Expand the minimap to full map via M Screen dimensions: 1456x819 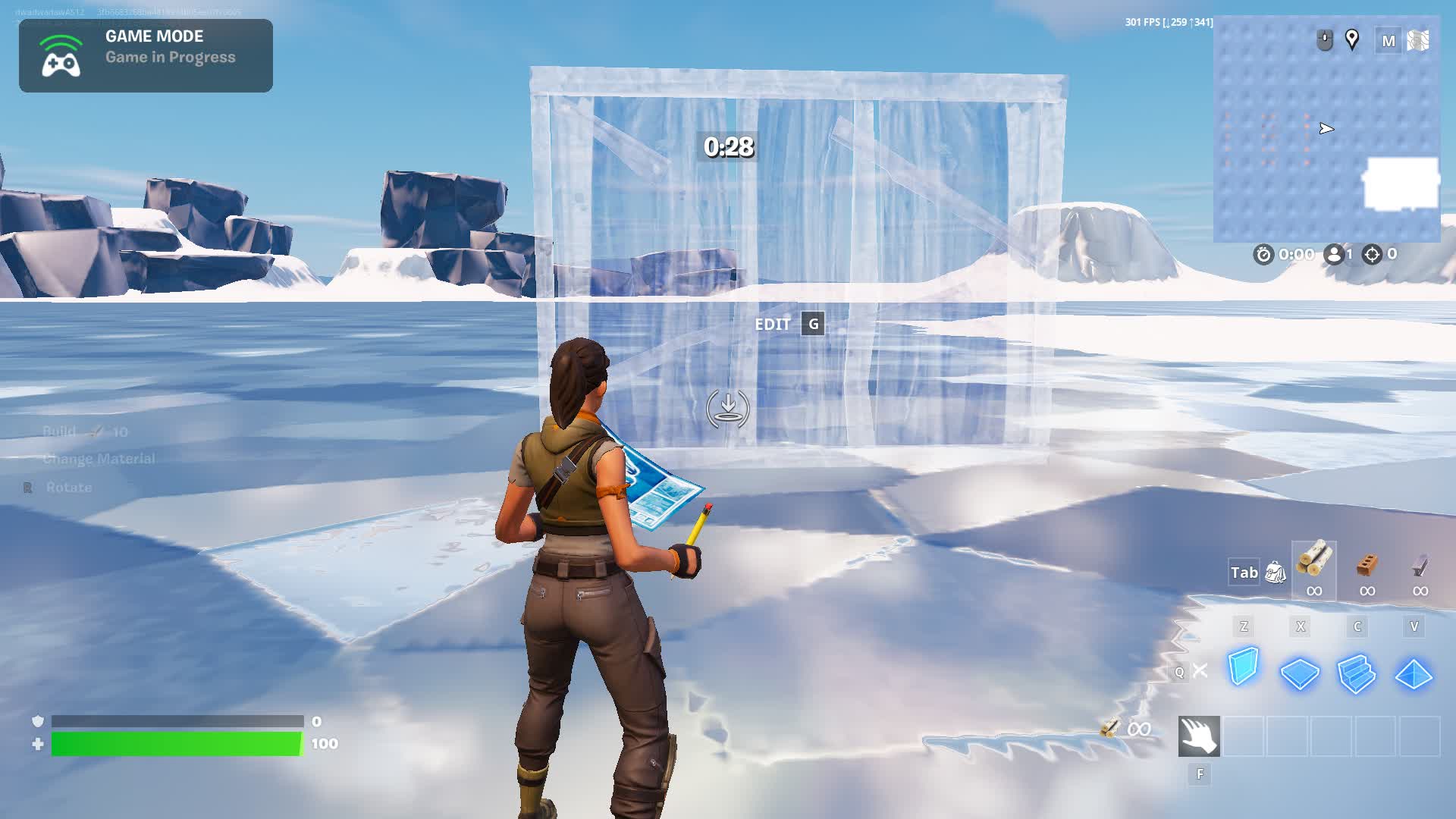pyautogui.click(x=1388, y=41)
